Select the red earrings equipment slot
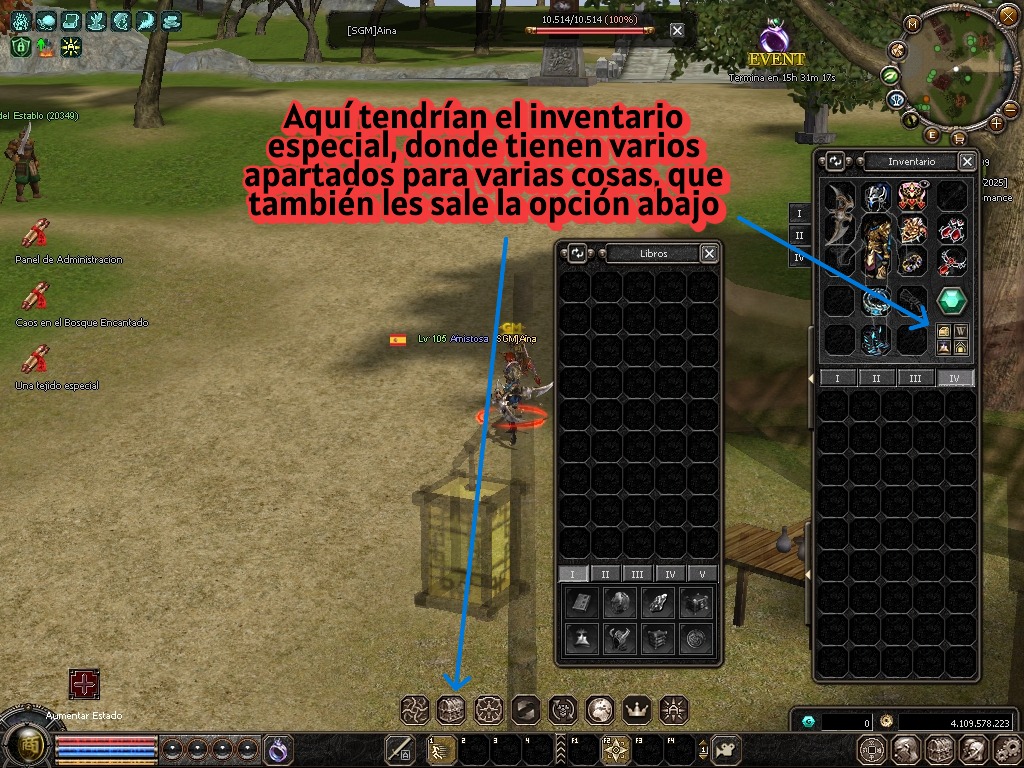Image resolution: width=1024 pixels, height=768 pixels. tap(951, 230)
